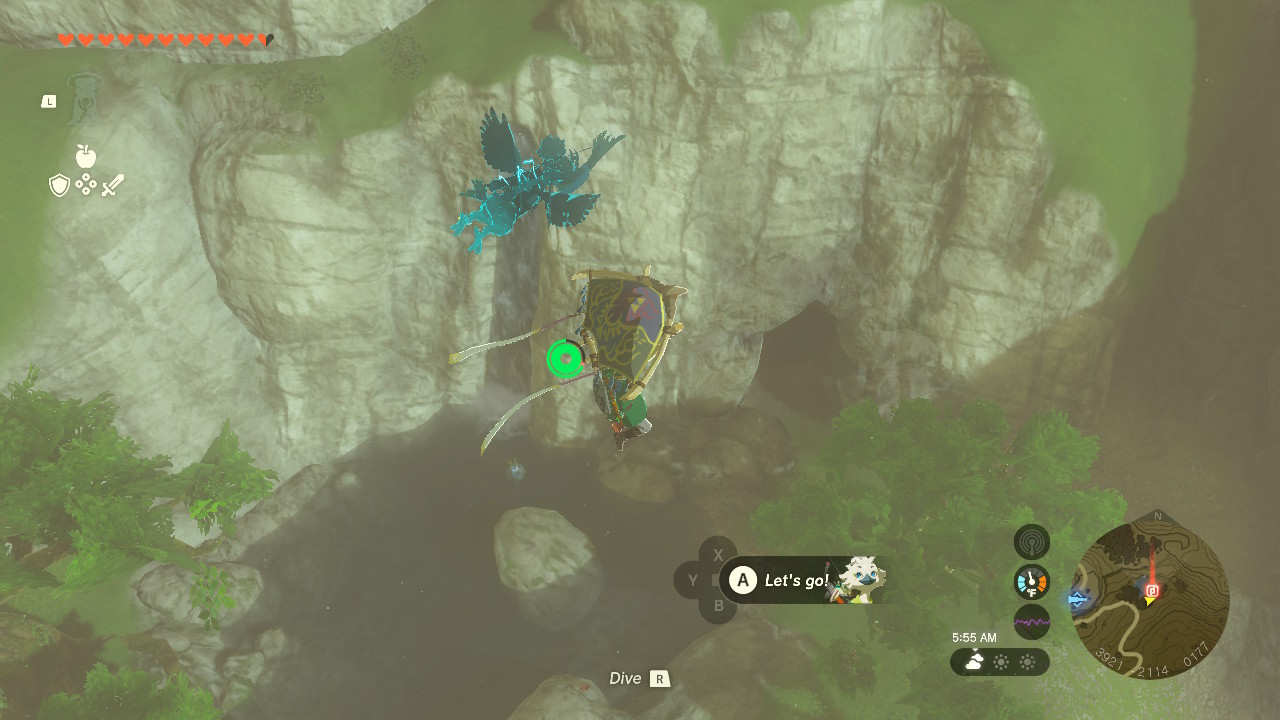Expand the minimap using the N compass indicator

coord(1158,516)
